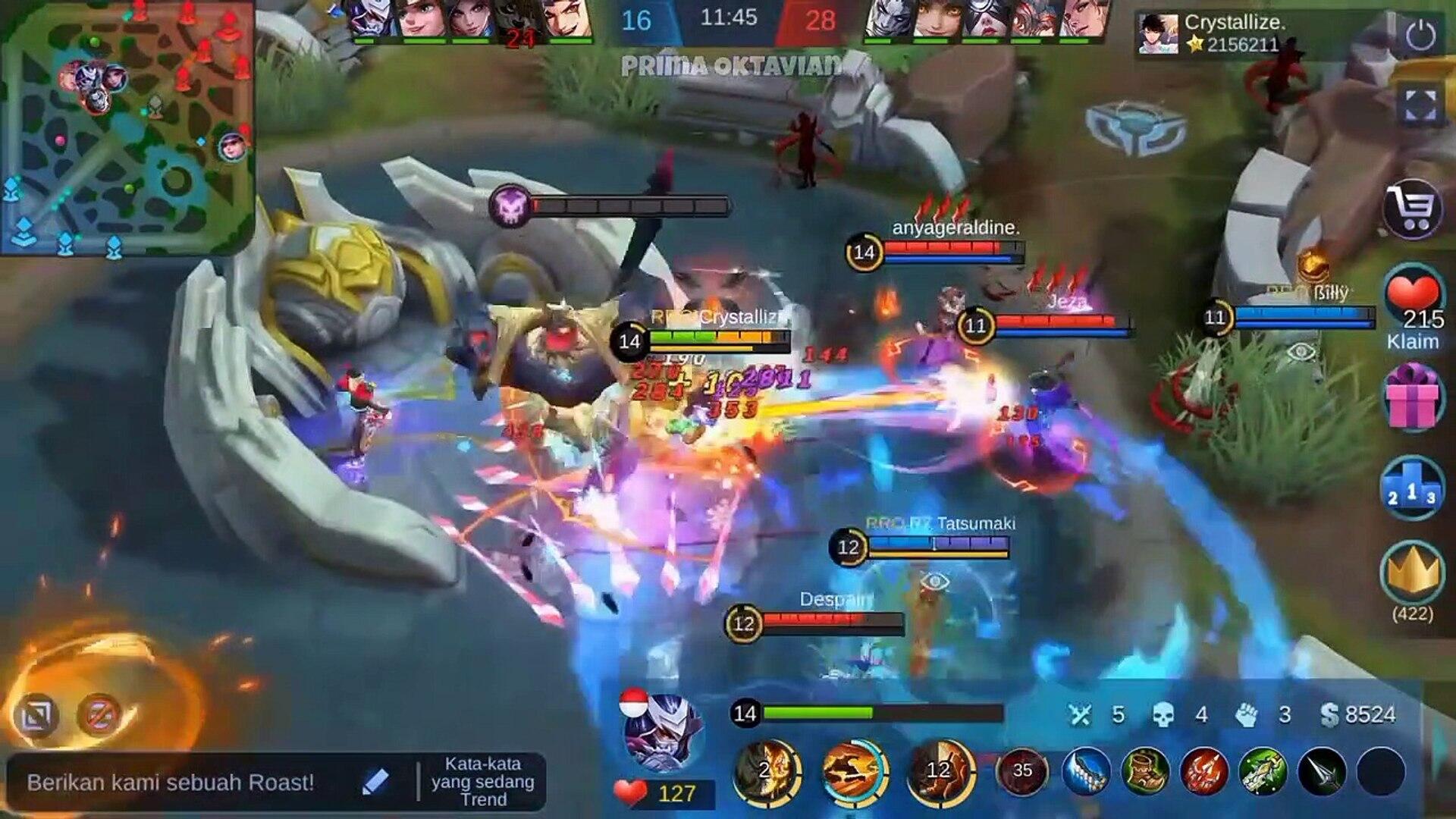View the green boots equipment item

1145,771
